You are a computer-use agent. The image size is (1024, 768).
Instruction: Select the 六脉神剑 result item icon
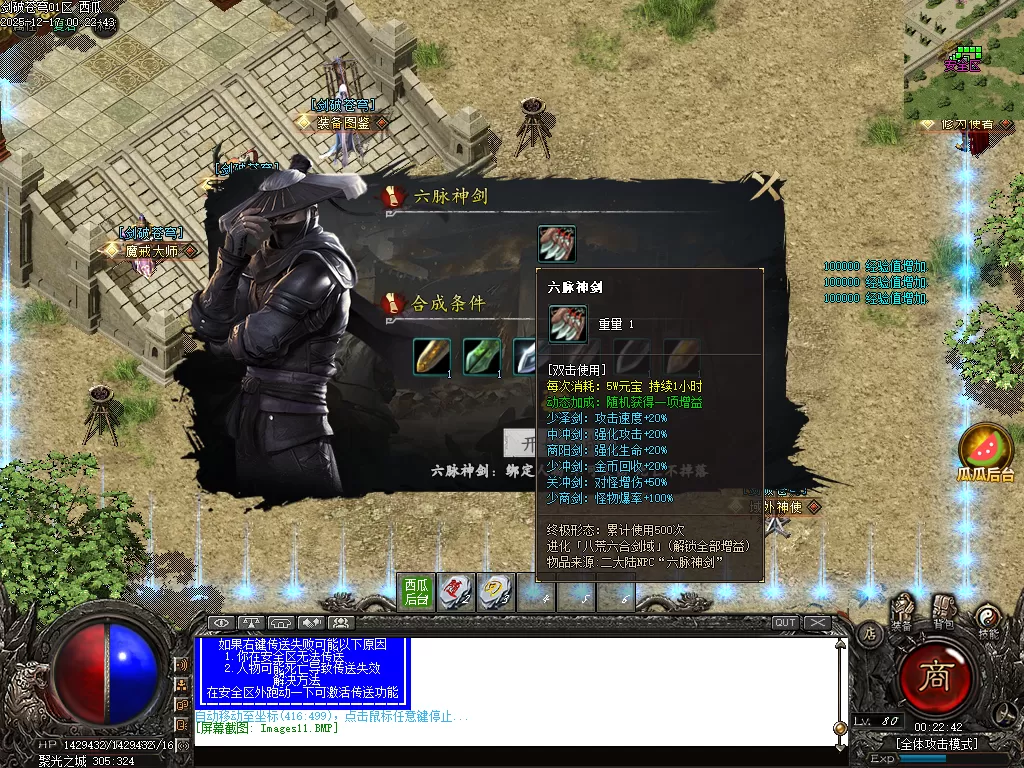click(x=557, y=244)
